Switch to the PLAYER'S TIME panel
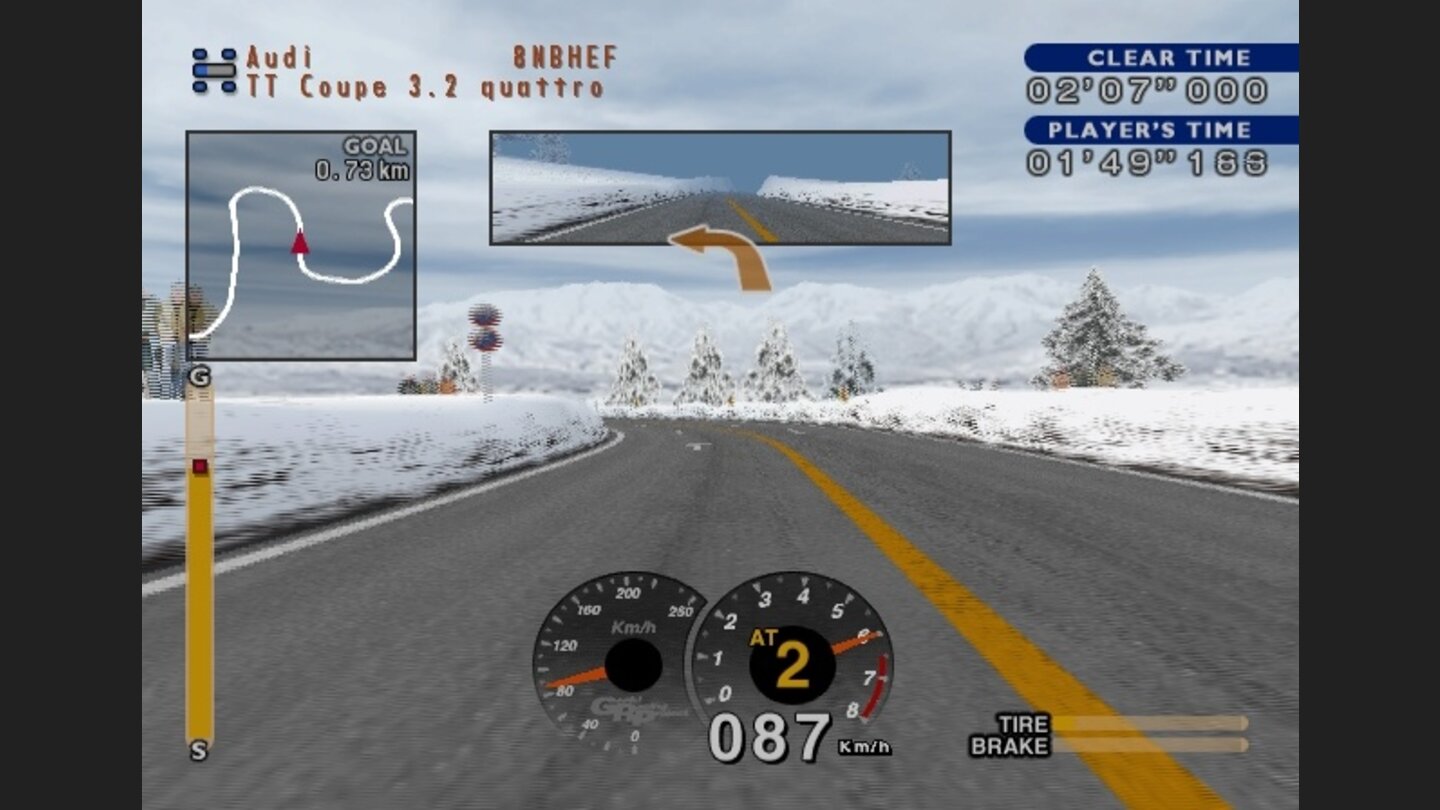 click(1160, 130)
